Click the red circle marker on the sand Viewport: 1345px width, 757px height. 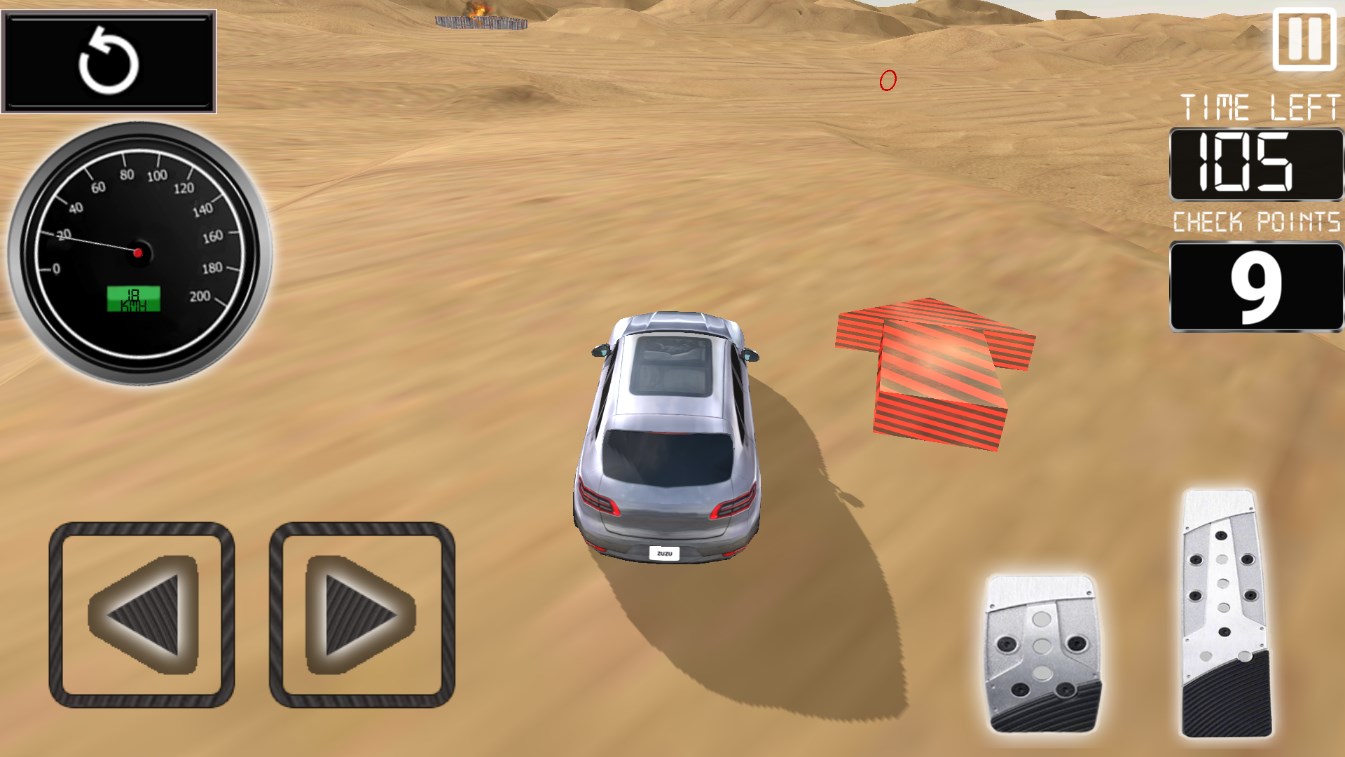pyautogui.click(x=886, y=81)
